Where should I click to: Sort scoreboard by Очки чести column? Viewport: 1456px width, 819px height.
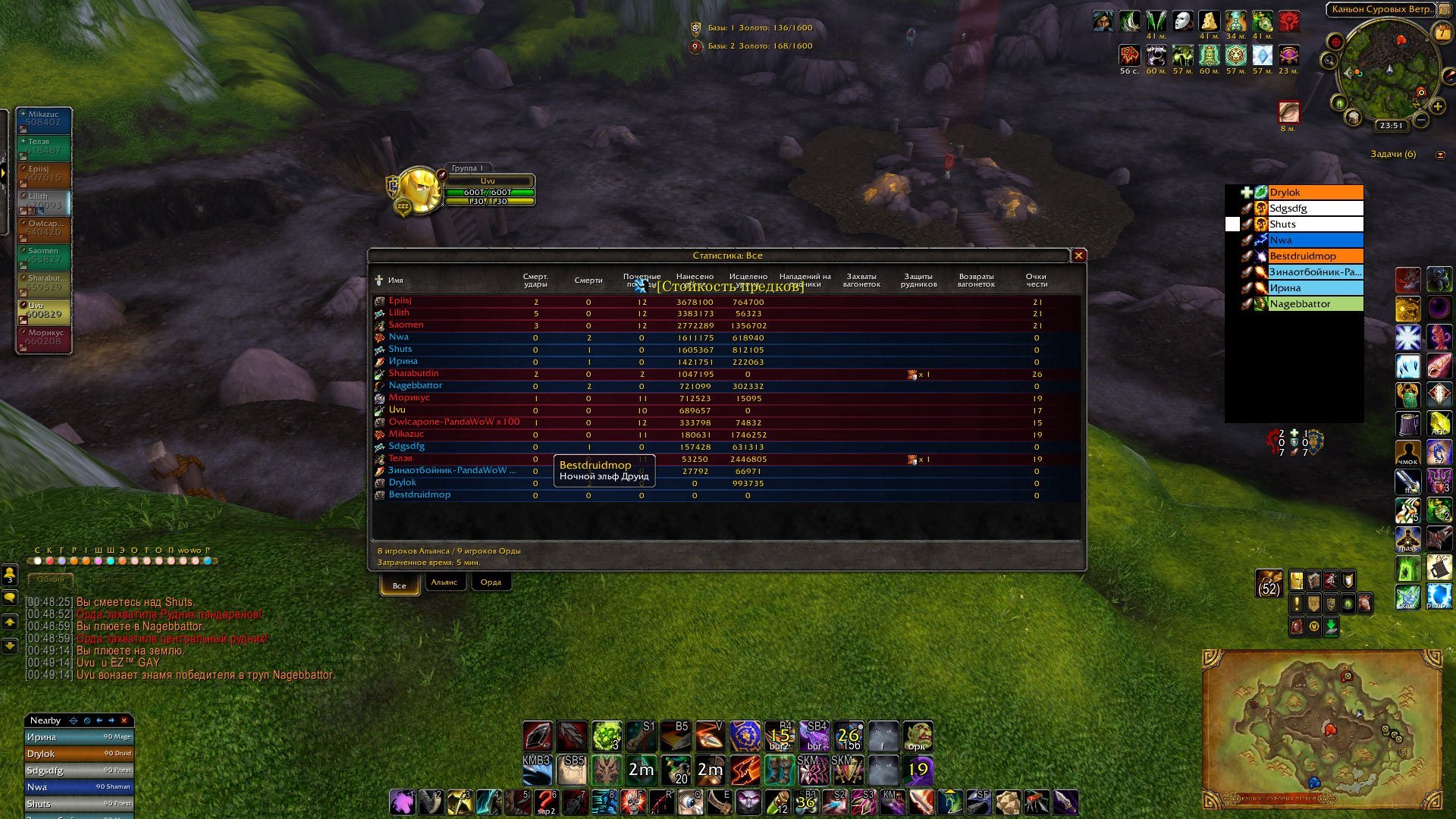point(1037,281)
